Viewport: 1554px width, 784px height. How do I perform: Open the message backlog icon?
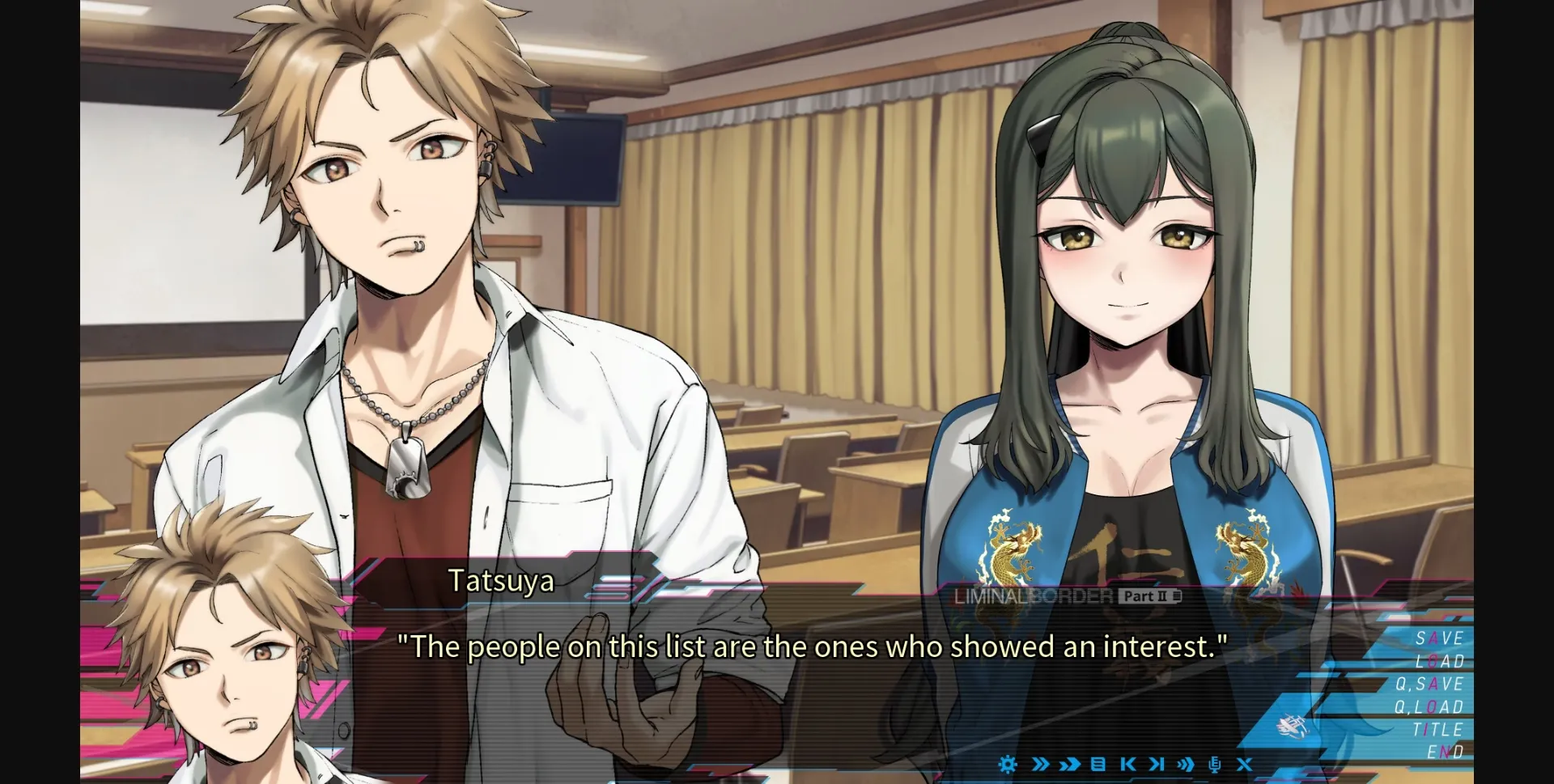pyautogui.click(x=1097, y=765)
